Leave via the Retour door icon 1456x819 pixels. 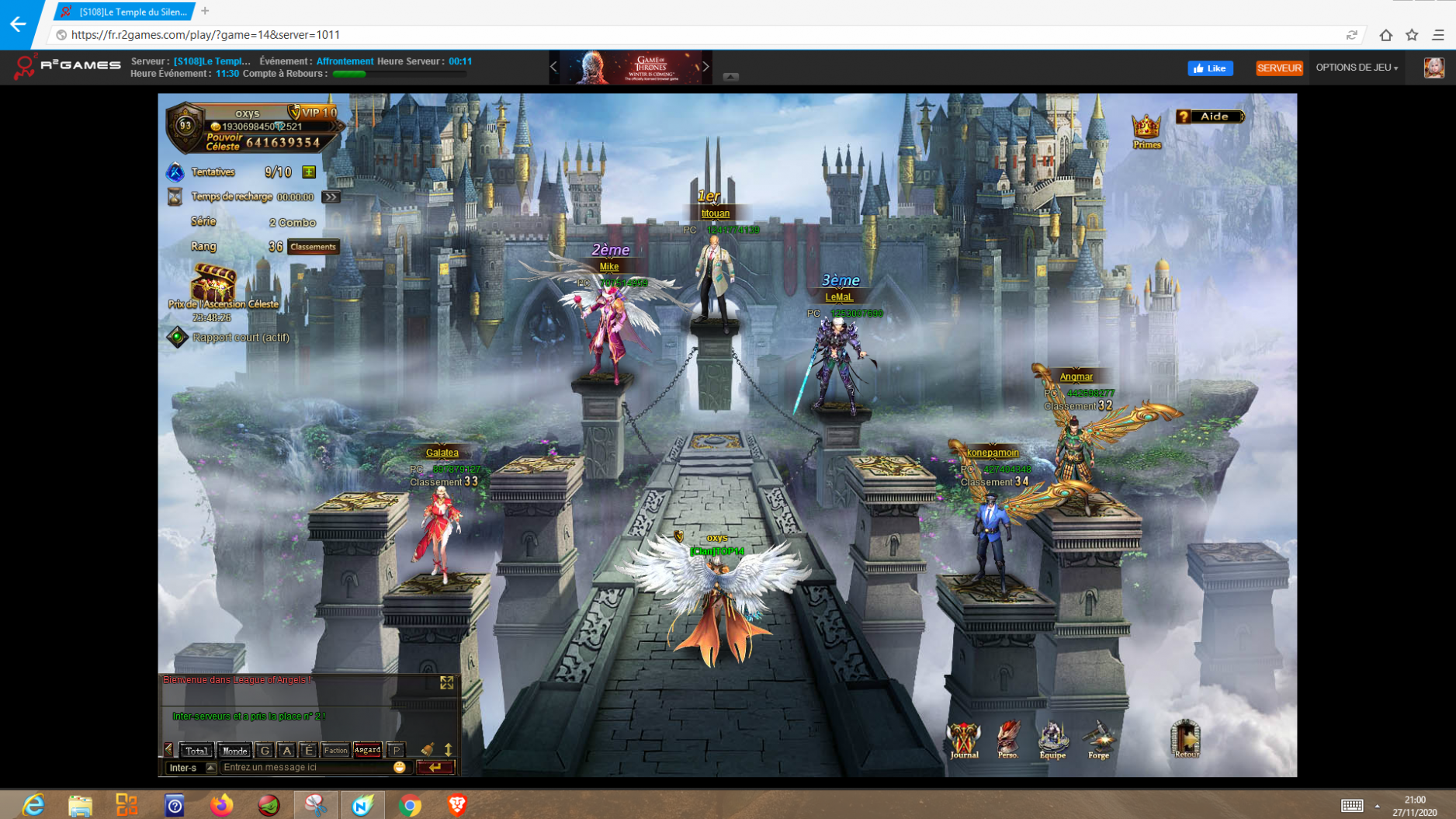(1185, 737)
